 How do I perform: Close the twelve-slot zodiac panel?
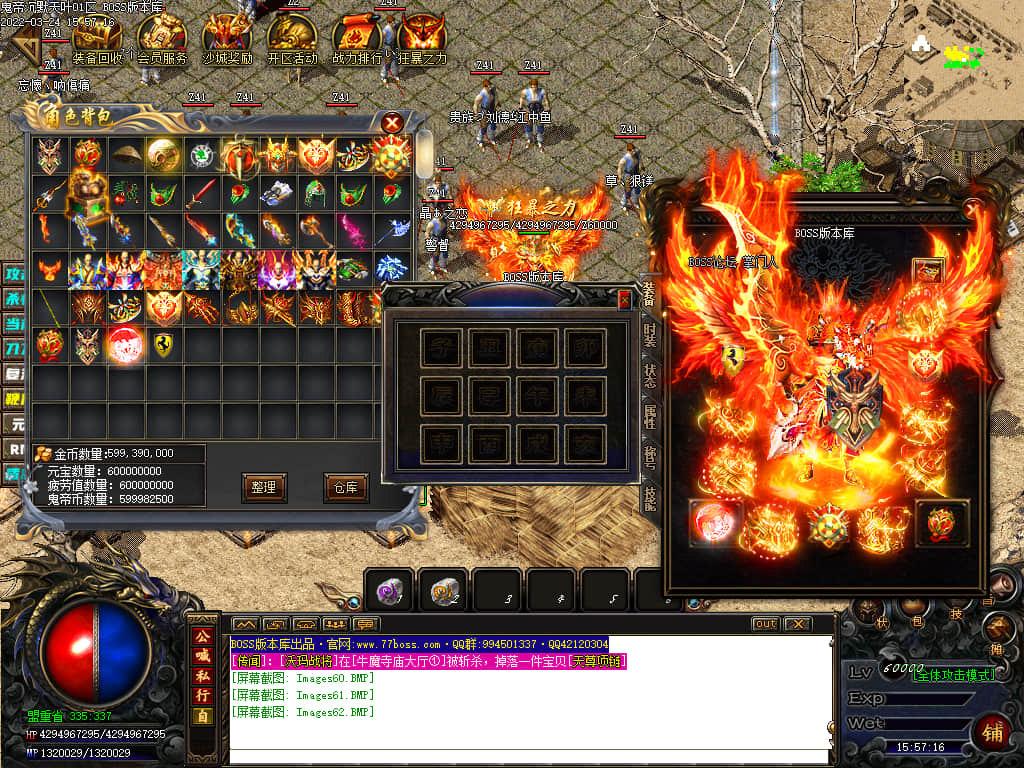point(625,299)
